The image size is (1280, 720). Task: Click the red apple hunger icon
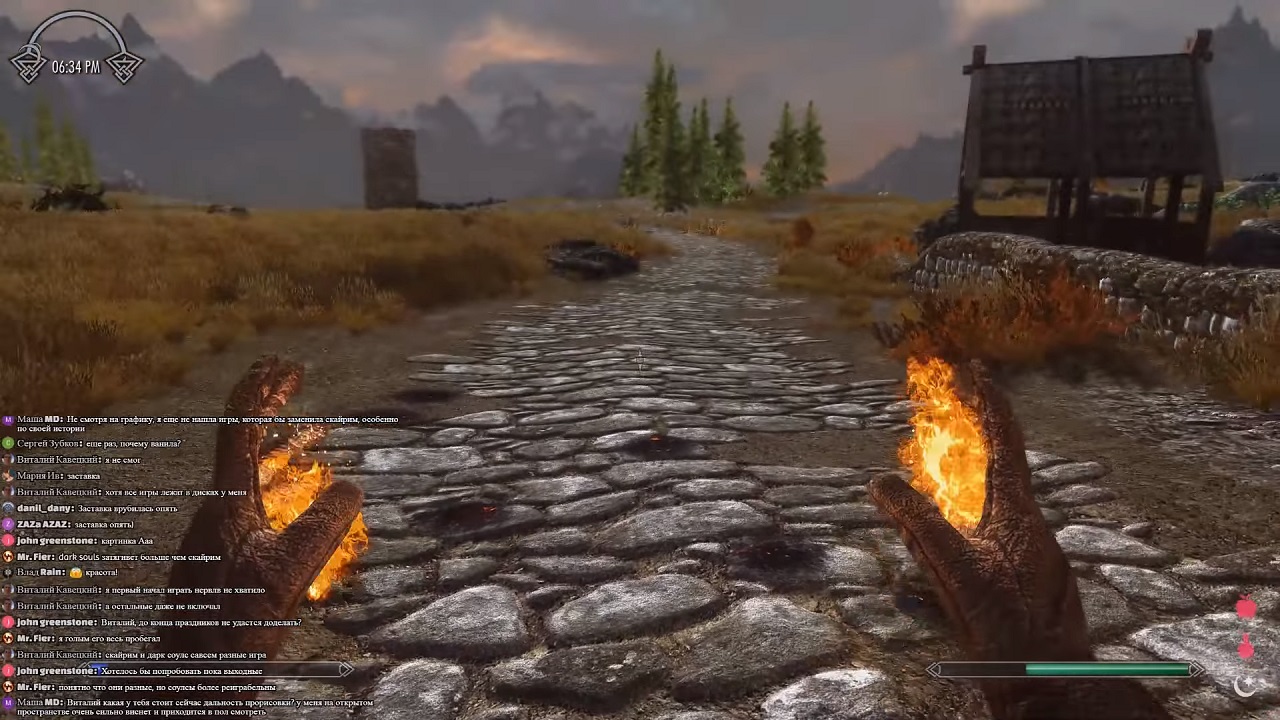(1246, 608)
